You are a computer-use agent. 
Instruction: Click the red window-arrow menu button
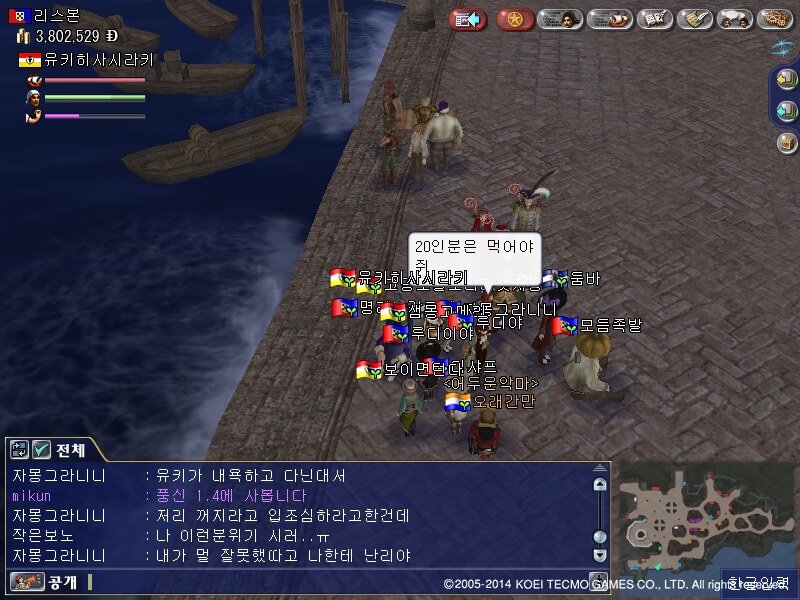pyautogui.click(x=467, y=19)
